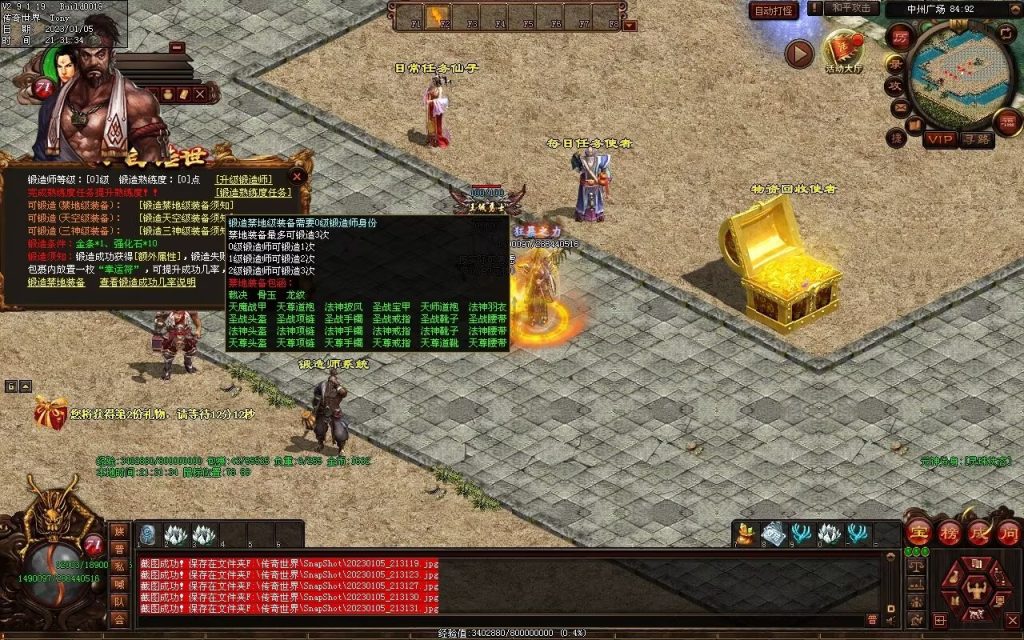Viewport: 1024px width, 640px height.
Task: Open the 榜 ranking menu button
Action: (948, 531)
